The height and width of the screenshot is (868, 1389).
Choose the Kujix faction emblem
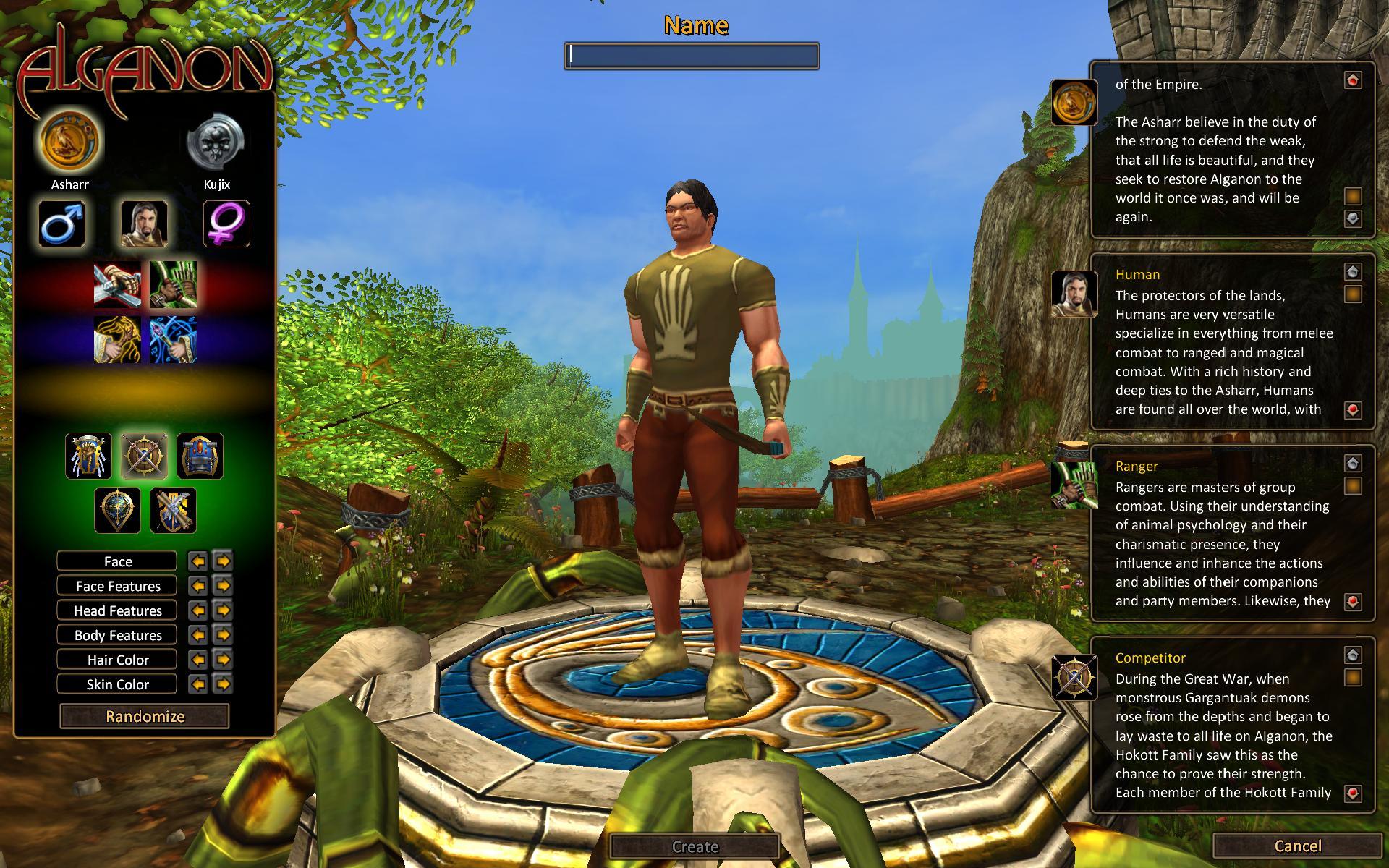[216, 142]
